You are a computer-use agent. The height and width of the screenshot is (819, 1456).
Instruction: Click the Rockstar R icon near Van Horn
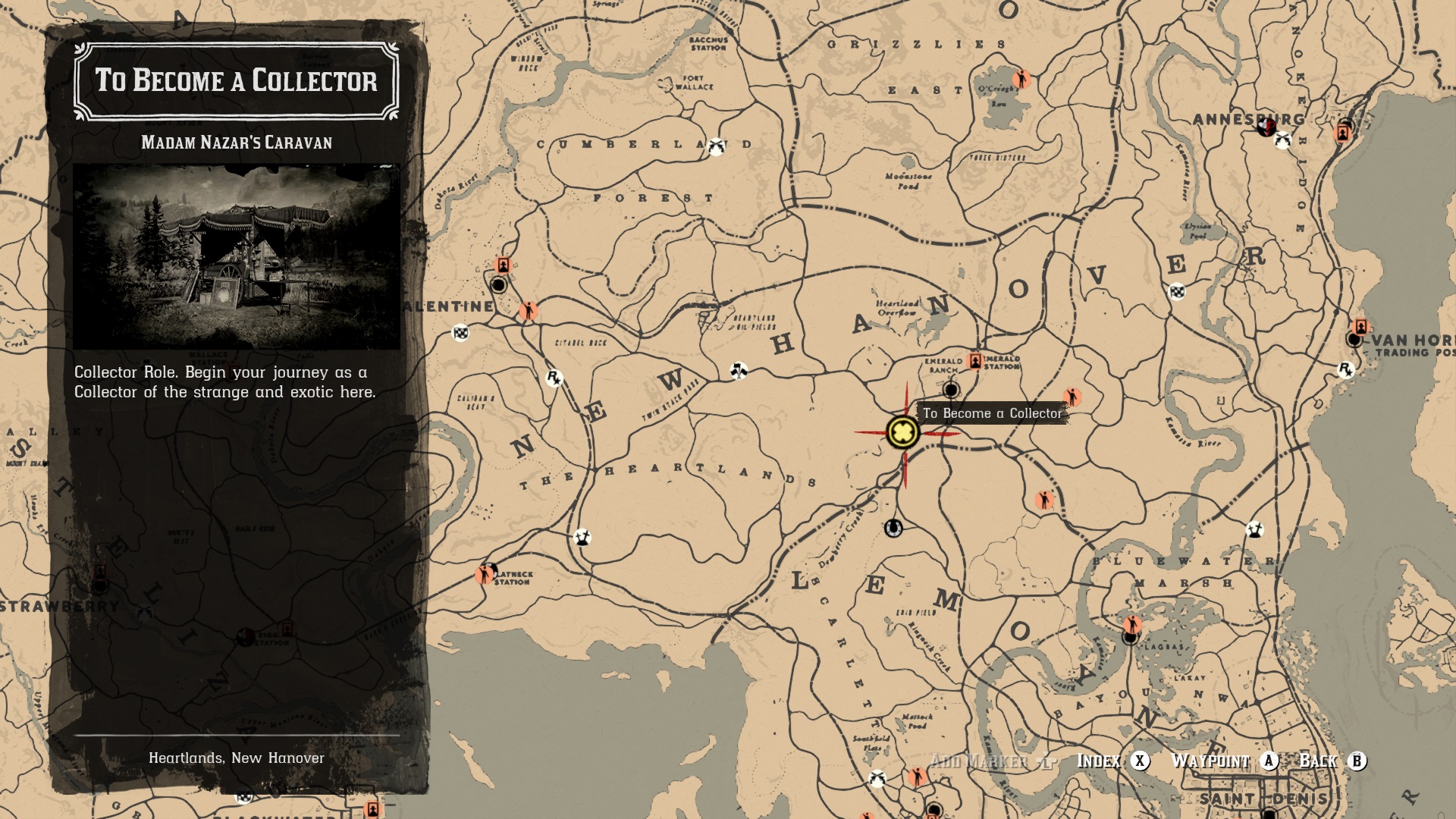tap(1345, 369)
